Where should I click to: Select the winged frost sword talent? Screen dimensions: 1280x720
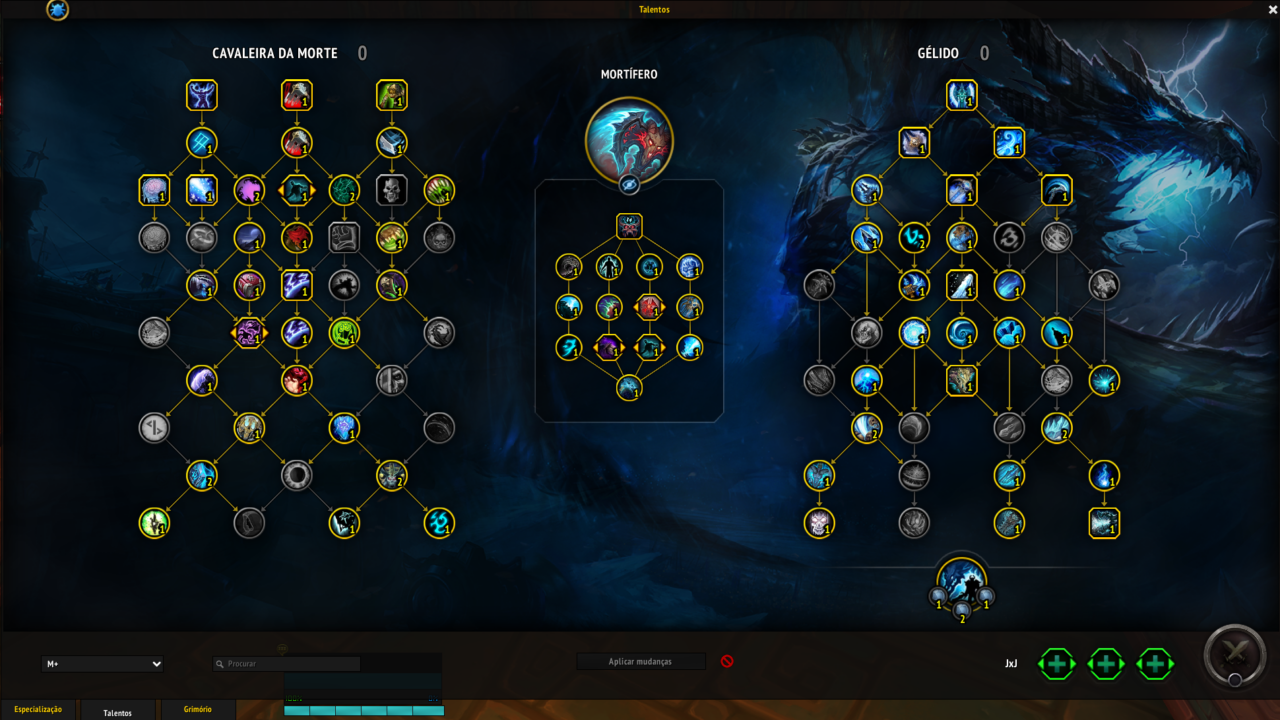coord(961,96)
